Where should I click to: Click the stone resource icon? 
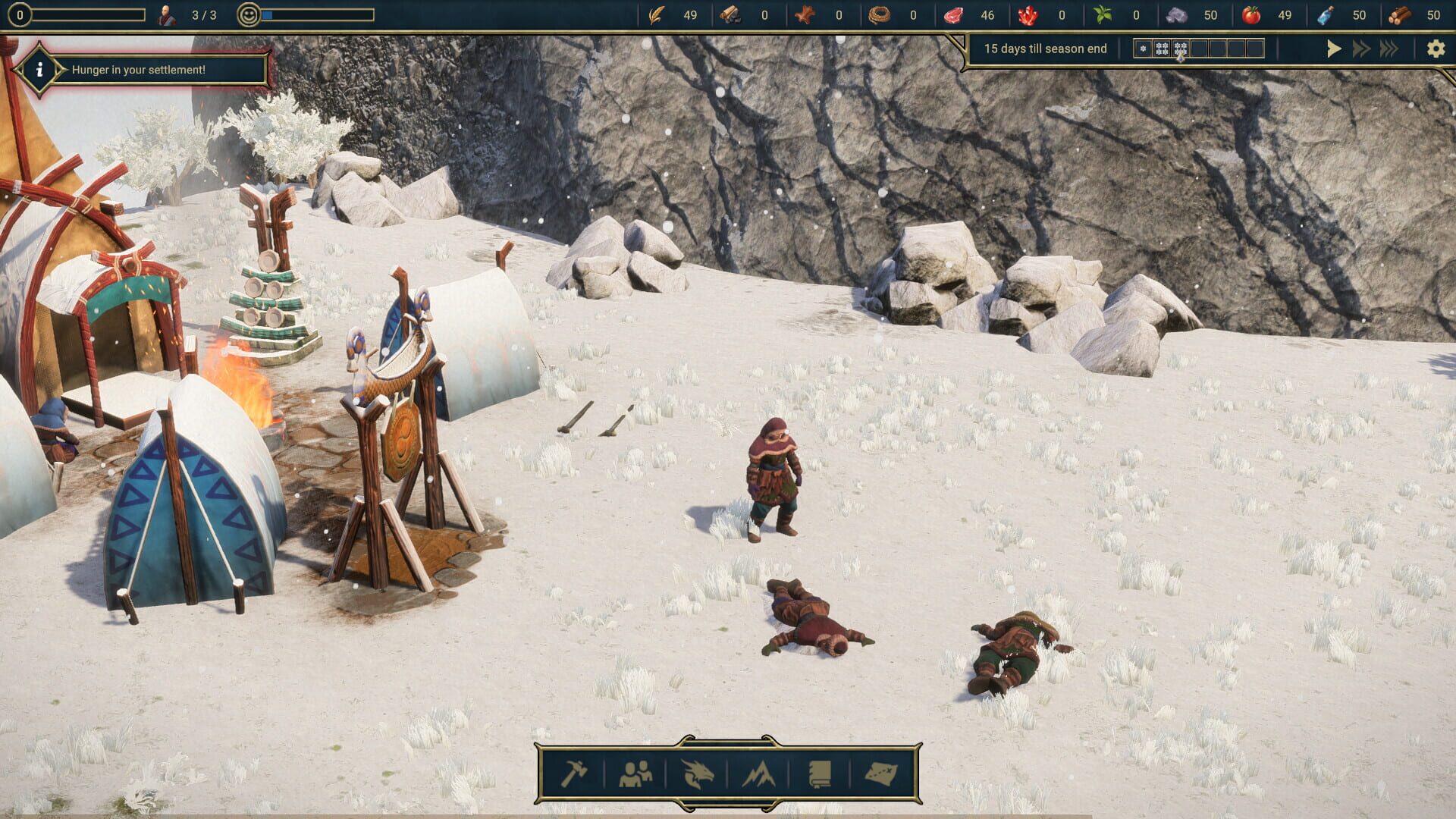coord(1178,14)
